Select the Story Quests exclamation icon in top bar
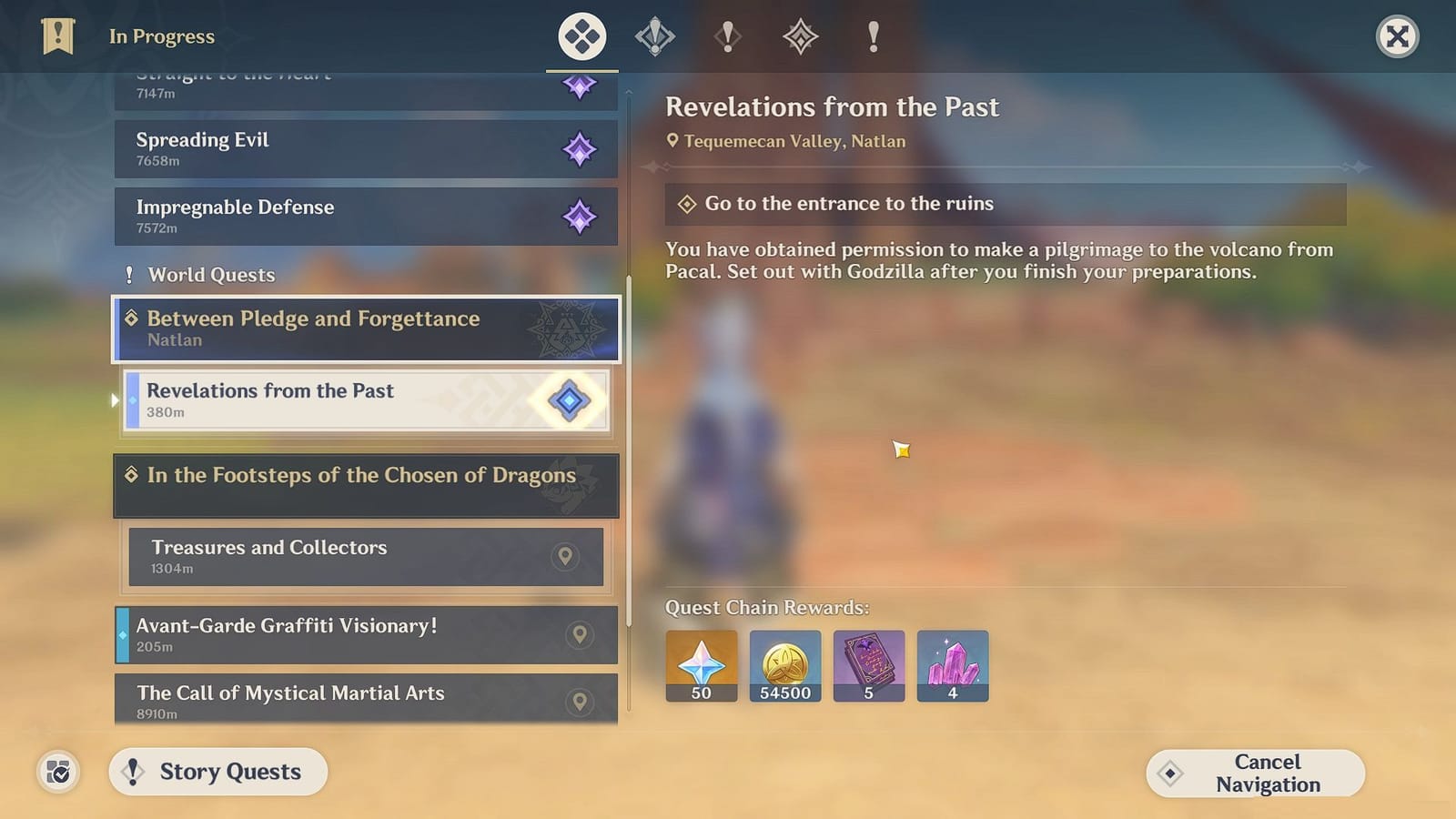 (x=728, y=36)
